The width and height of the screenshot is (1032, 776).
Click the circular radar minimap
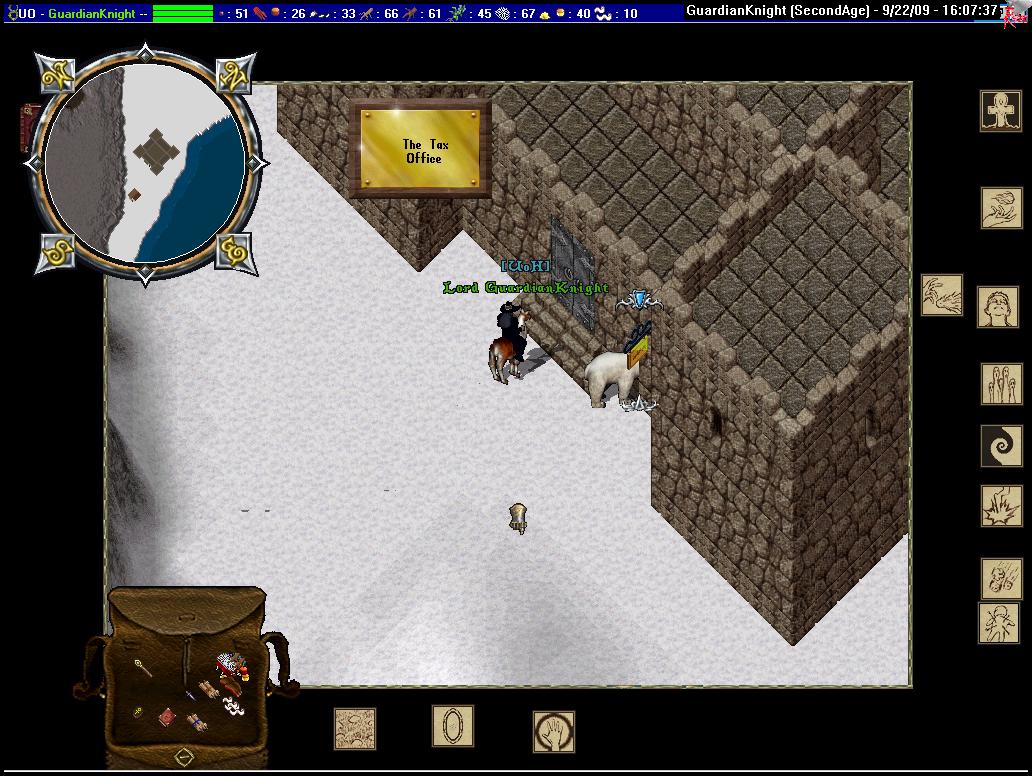[146, 162]
